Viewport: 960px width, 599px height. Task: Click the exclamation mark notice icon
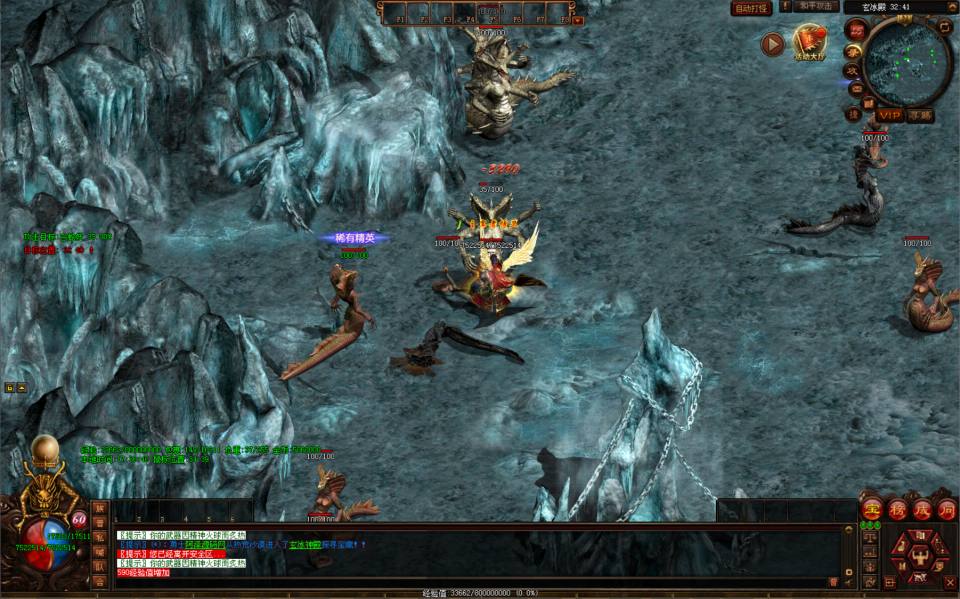point(785,6)
